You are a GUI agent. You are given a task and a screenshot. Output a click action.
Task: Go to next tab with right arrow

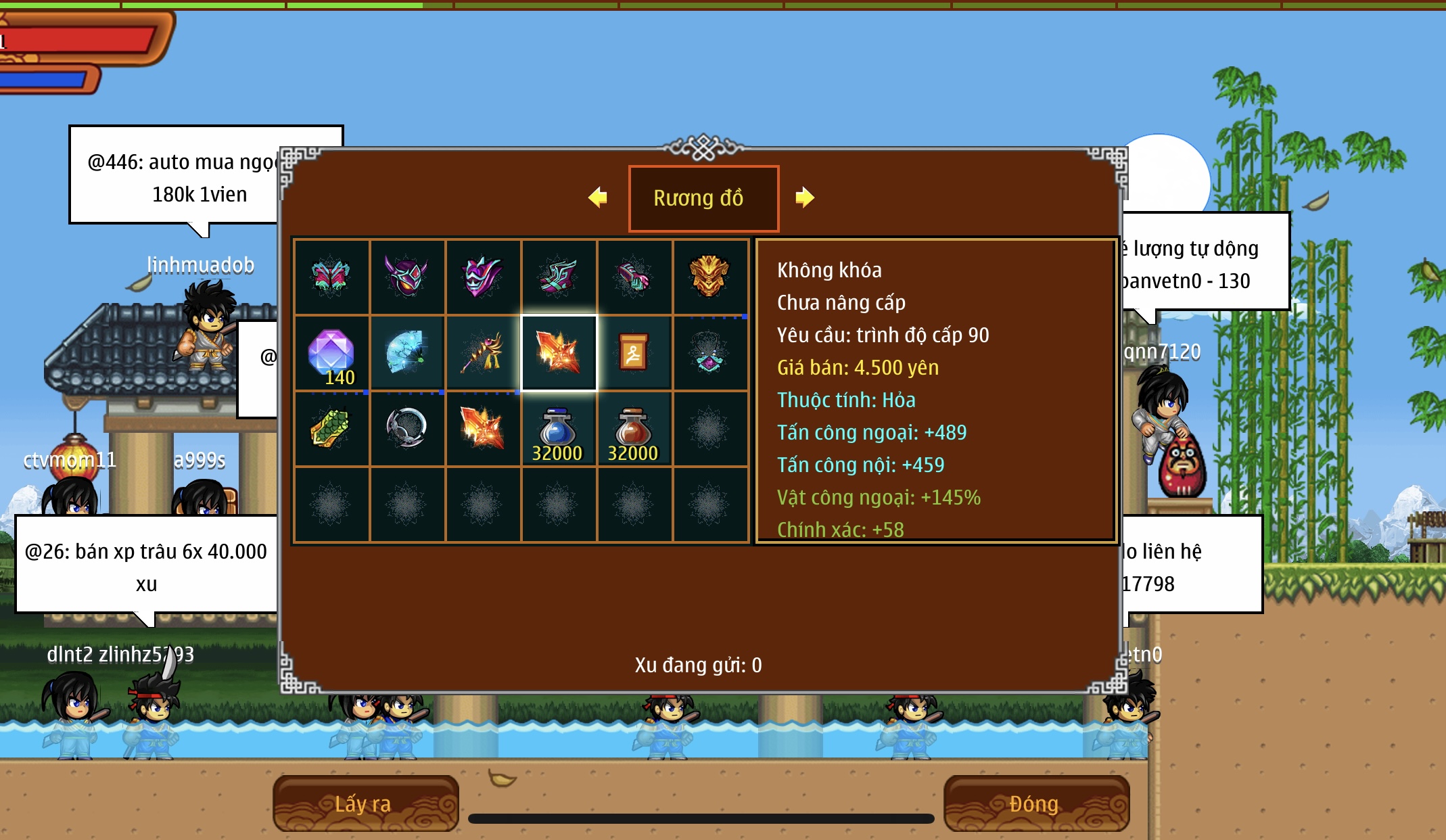[804, 197]
